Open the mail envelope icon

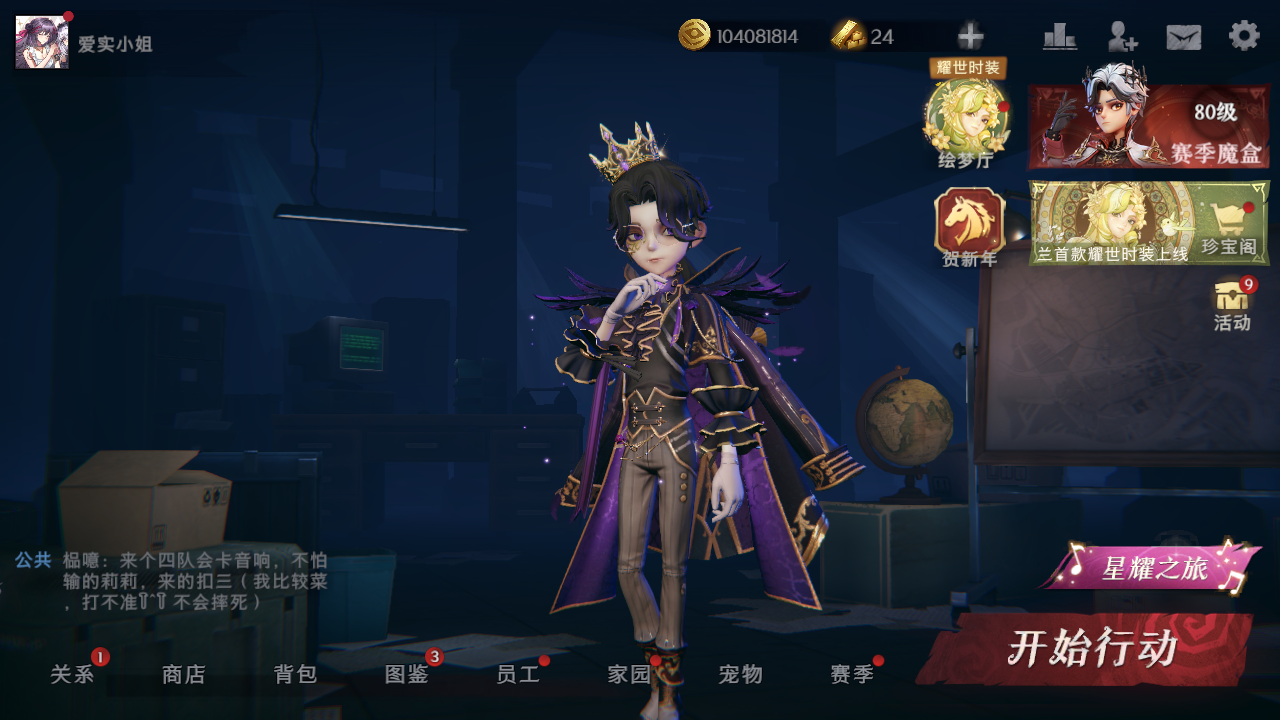pyautogui.click(x=1184, y=37)
